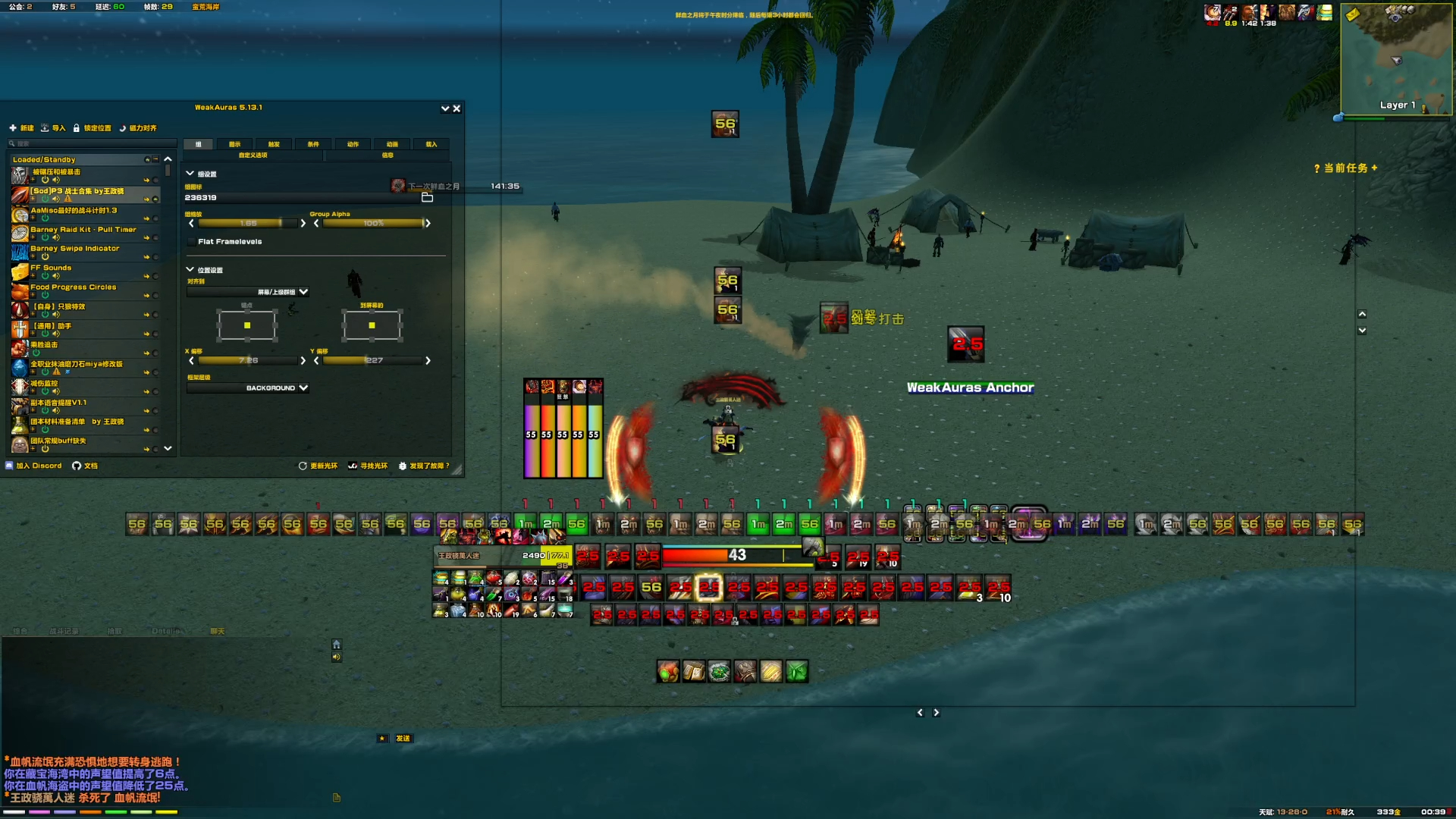Adjust the Group Alpha slider
Screen dimensions: 1456x819
[372, 223]
